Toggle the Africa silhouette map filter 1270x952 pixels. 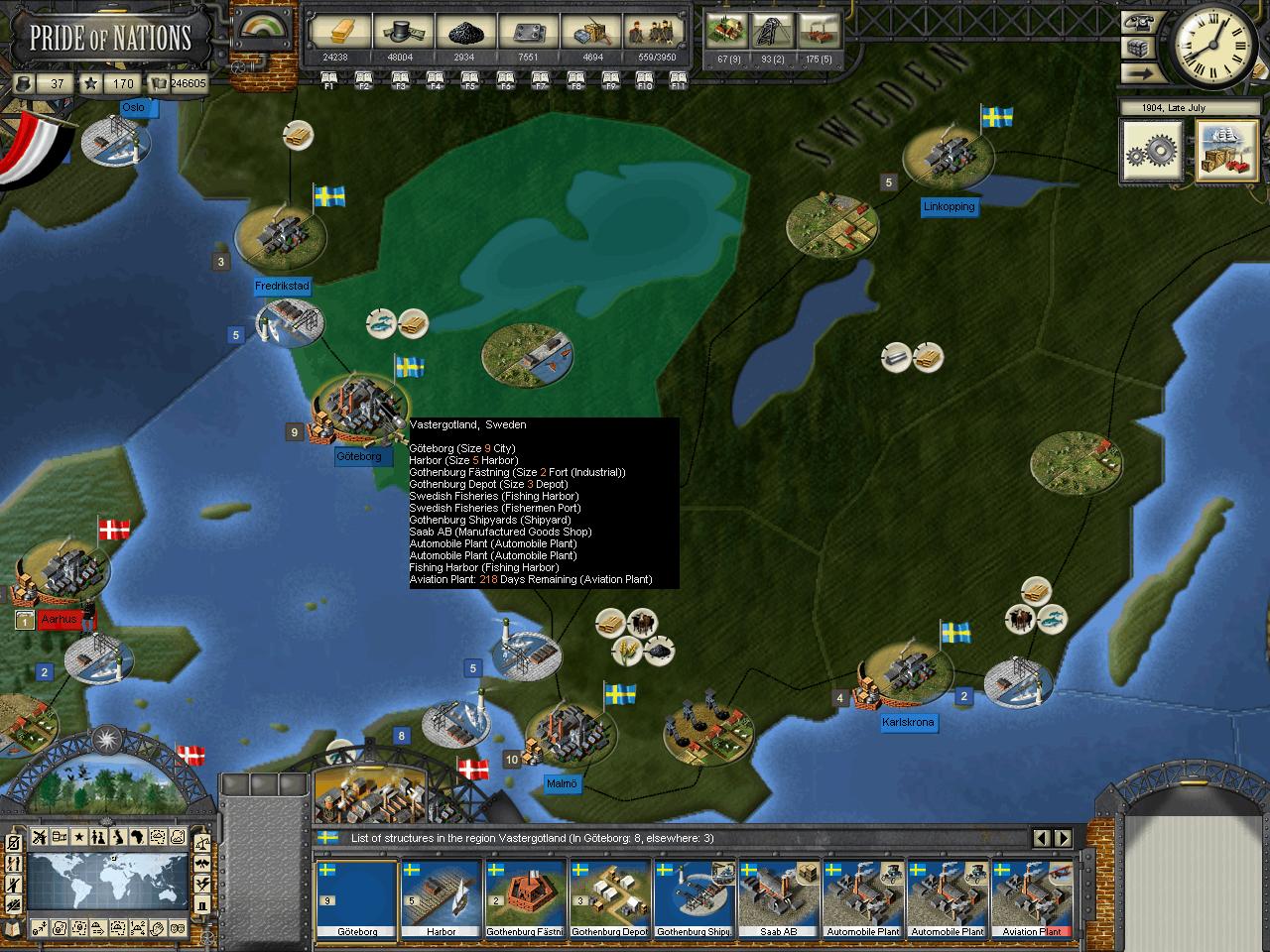tap(136, 838)
